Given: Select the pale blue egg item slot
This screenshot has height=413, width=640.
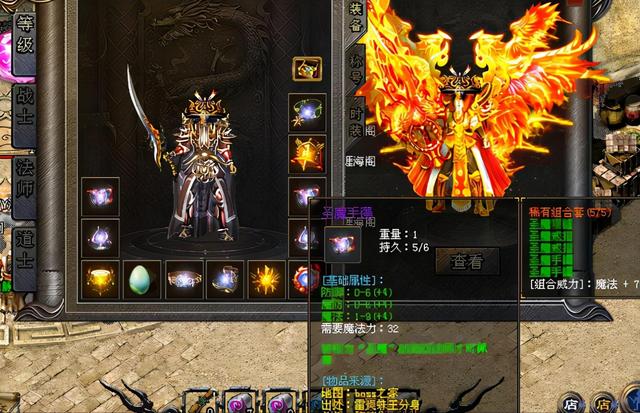Looking at the screenshot, I should [141, 280].
